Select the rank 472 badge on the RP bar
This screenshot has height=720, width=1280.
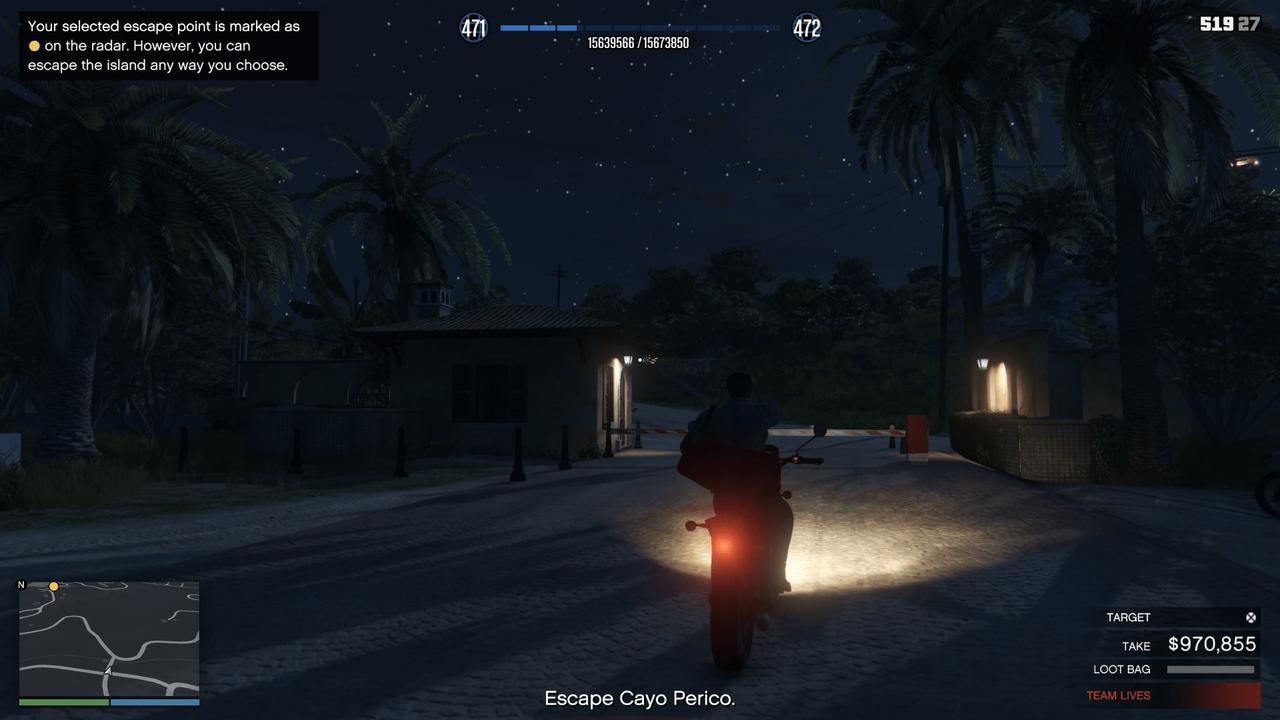[806, 27]
